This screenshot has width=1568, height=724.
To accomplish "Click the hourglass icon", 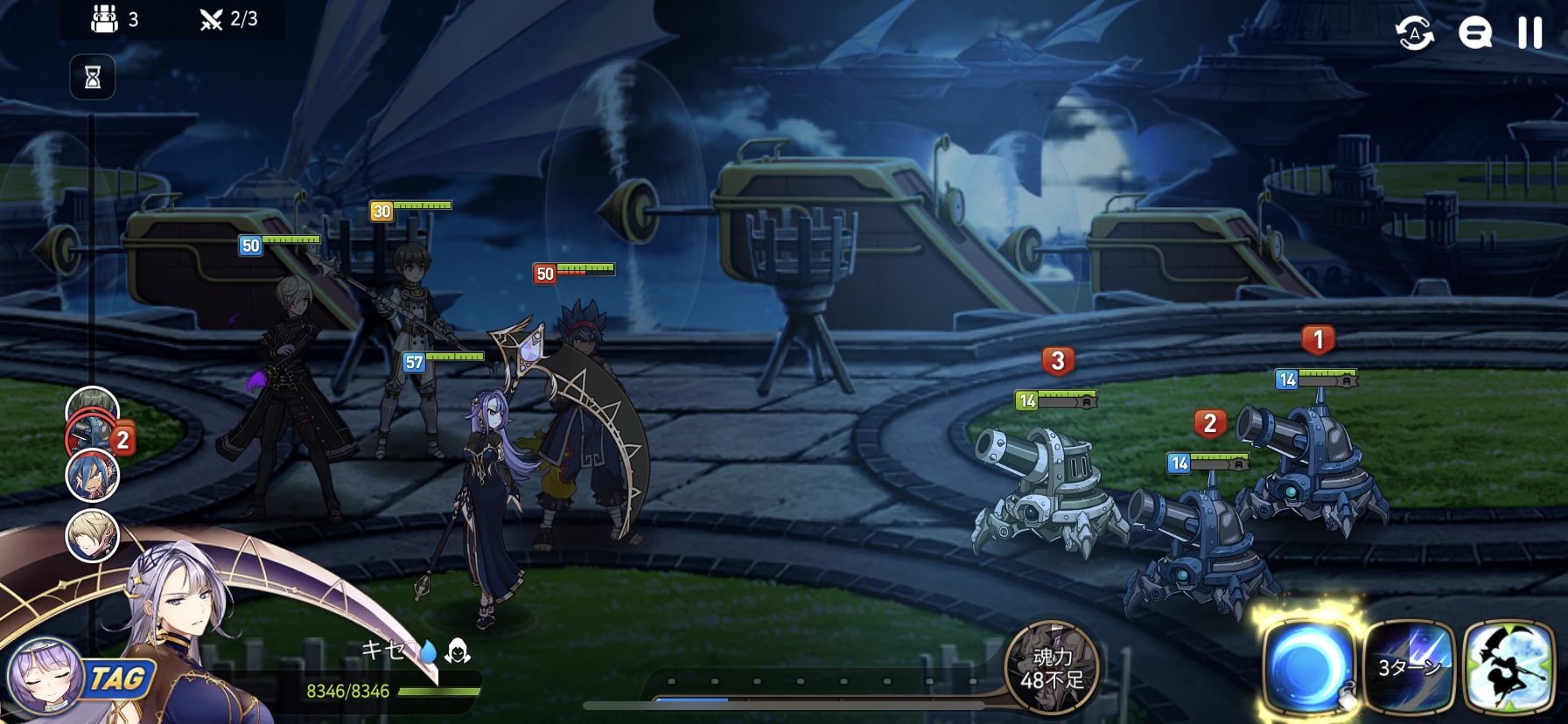I will coord(93,78).
